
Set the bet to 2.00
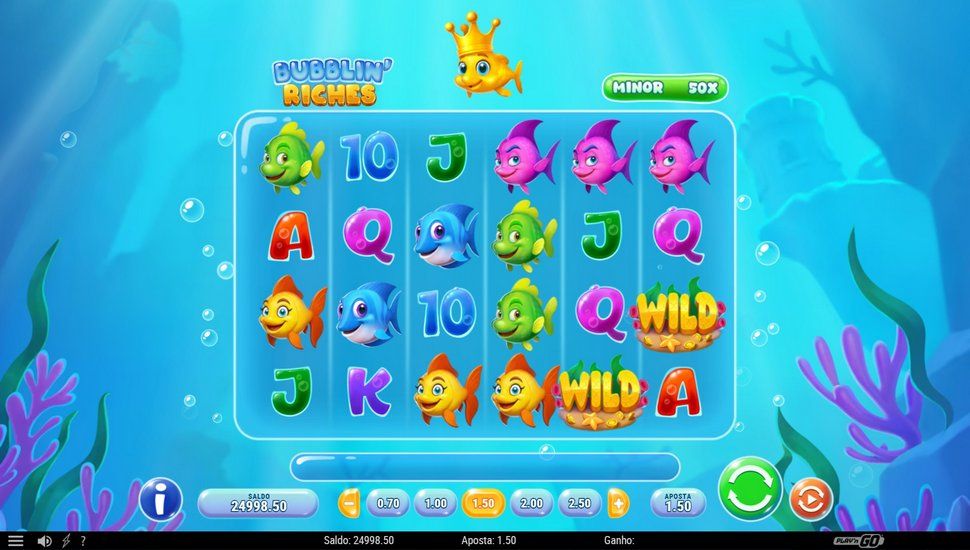point(532,502)
